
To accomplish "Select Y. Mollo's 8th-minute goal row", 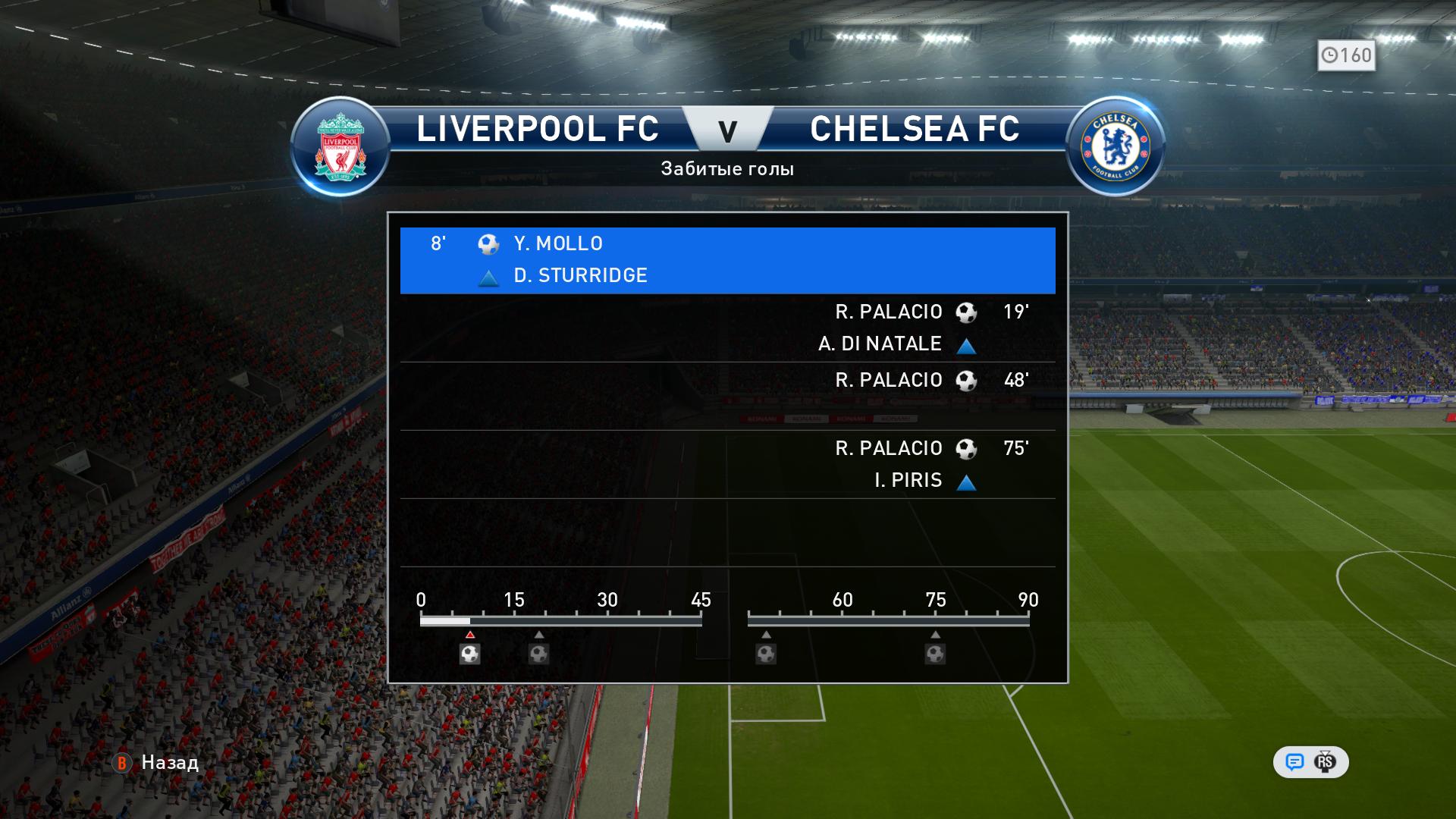I will 727,260.
